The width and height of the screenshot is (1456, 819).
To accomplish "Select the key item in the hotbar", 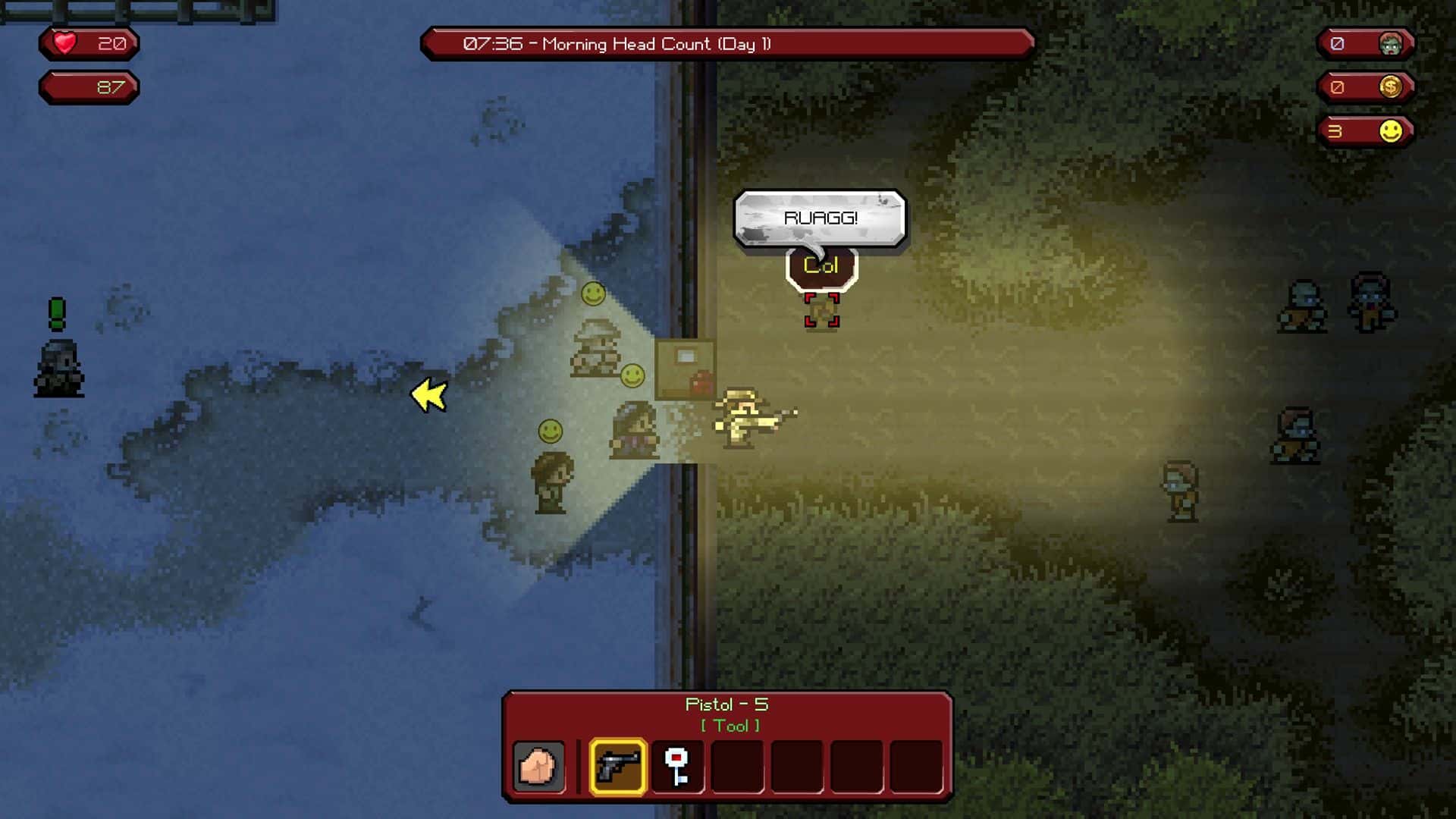I will pyautogui.click(x=677, y=767).
